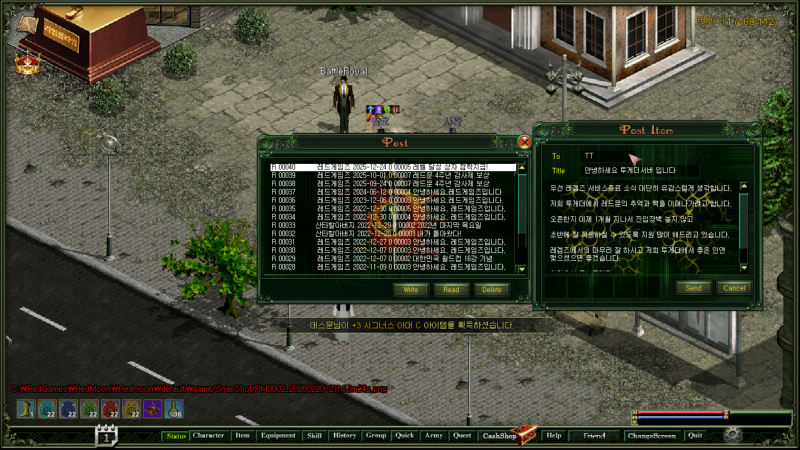
Task: Cancel the Post Item message
Action: tap(734, 288)
